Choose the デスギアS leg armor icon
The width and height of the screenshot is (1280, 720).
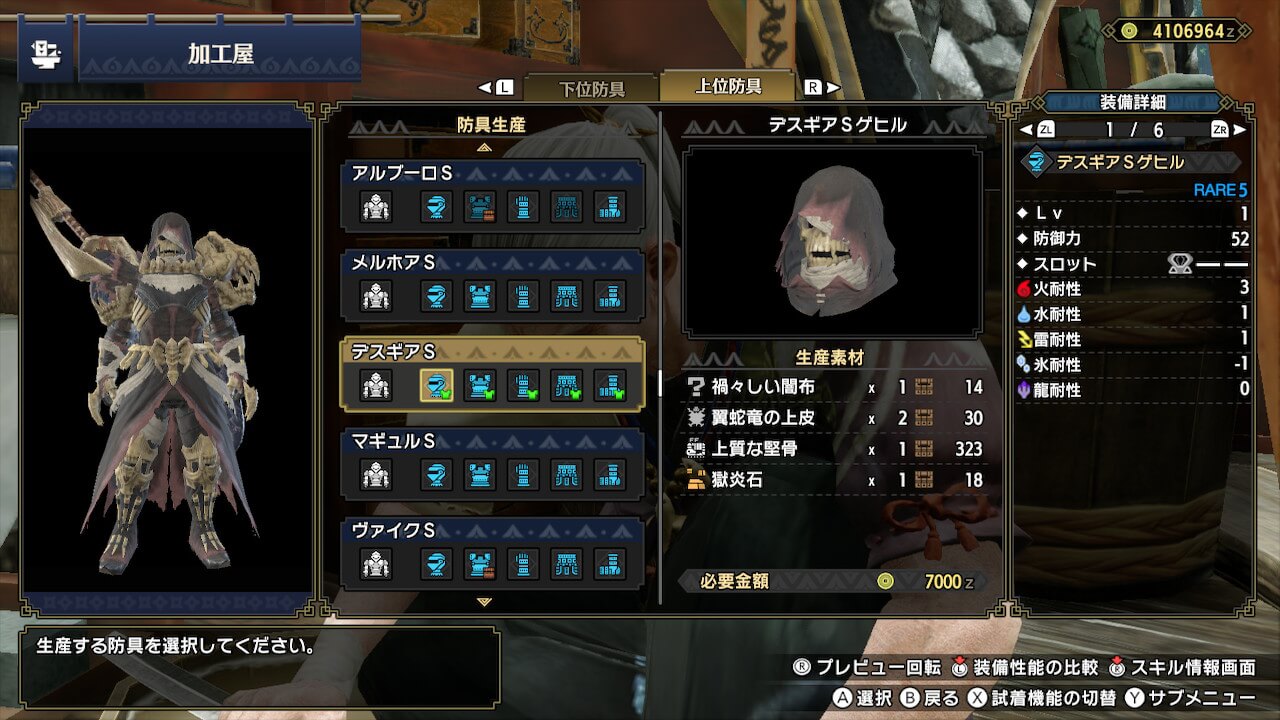610,386
